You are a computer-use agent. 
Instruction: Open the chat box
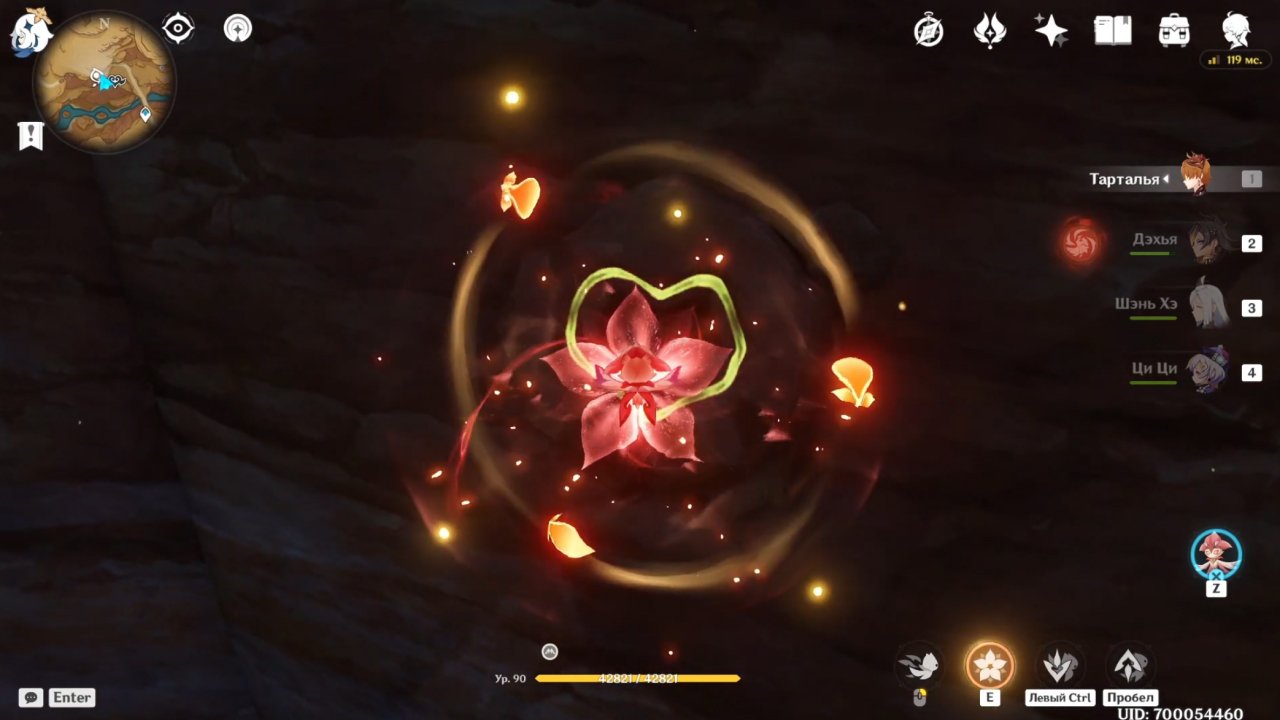(31, 697)
